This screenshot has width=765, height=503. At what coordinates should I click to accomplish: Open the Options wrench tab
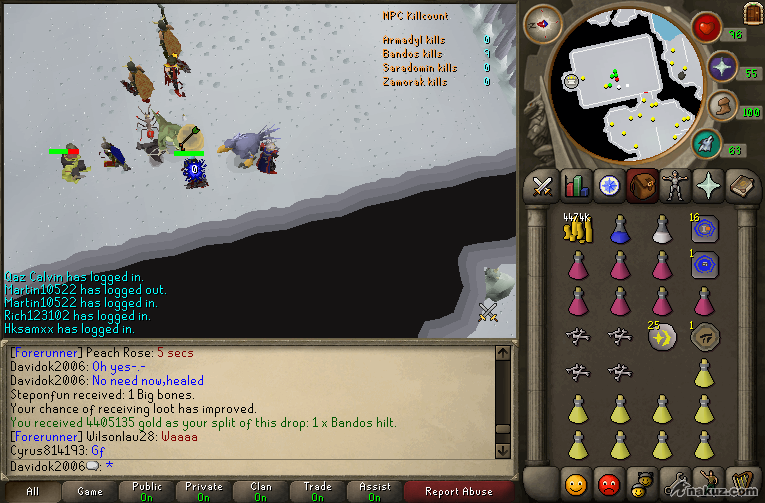(x=674, y=484)
